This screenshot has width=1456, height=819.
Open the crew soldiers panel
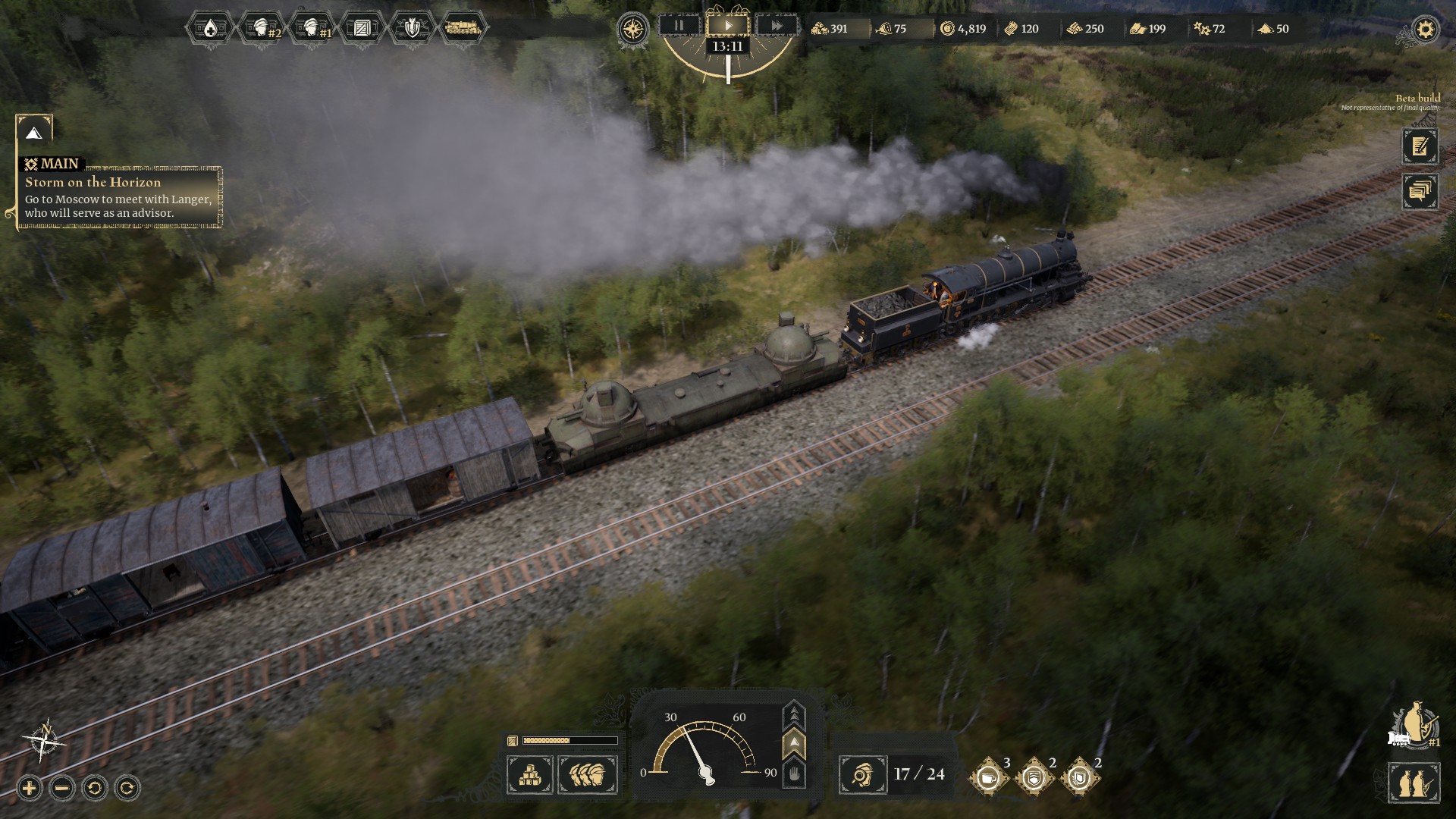[x=588, y=774]
